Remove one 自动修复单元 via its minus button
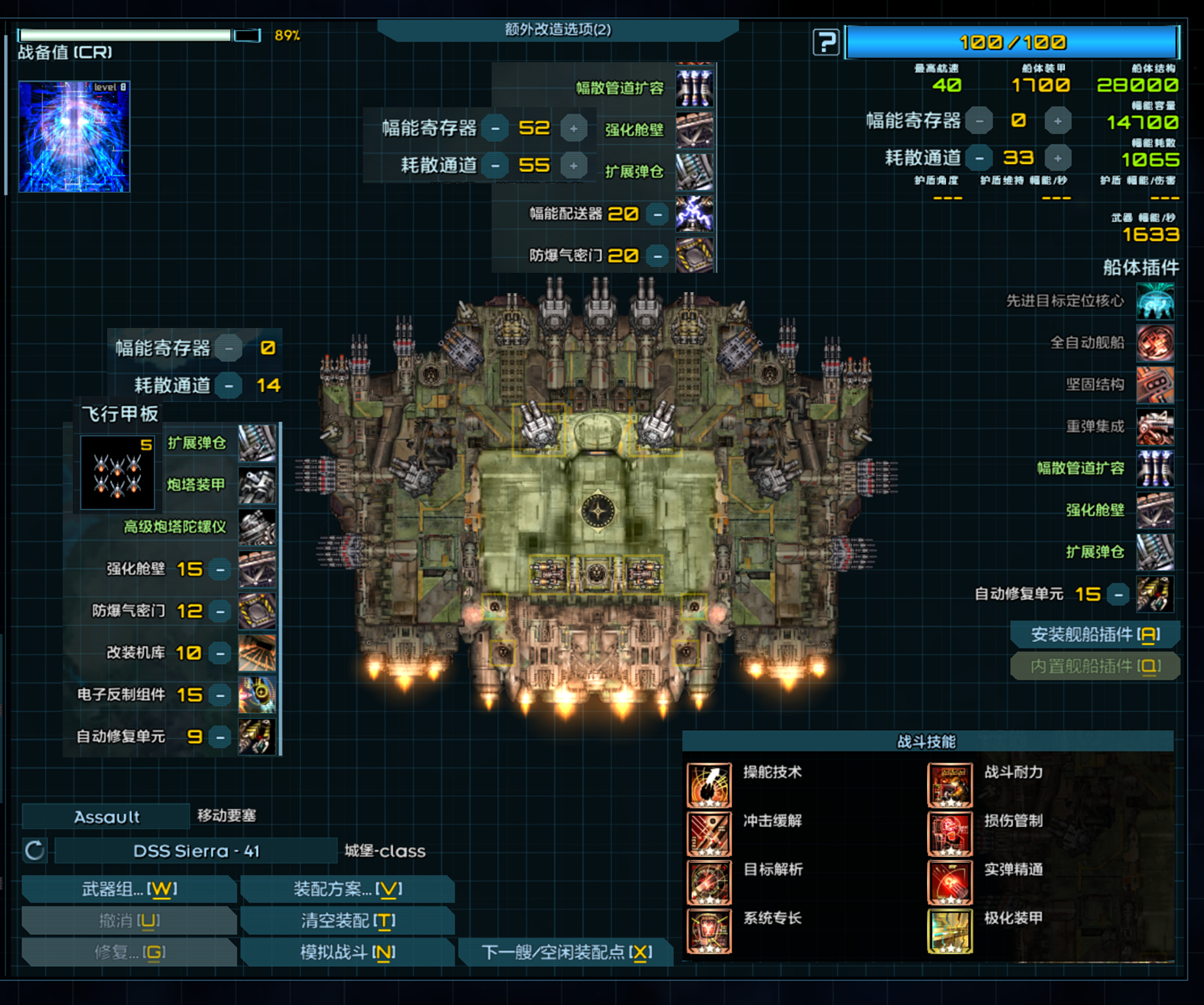 [1119, 594]
